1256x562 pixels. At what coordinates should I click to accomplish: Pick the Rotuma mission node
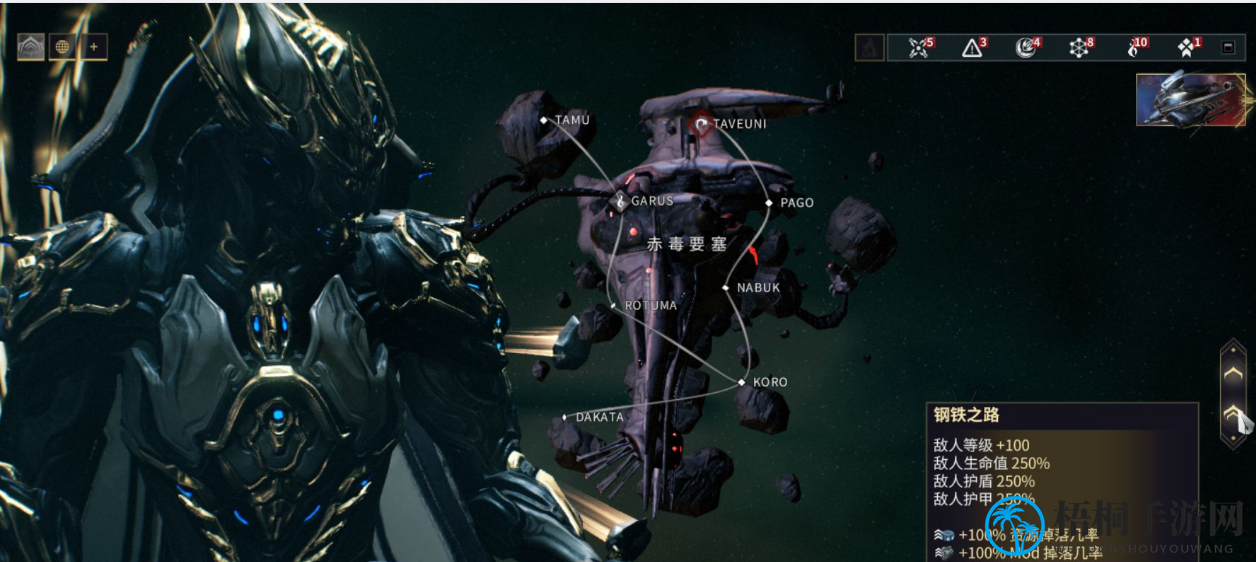(614, 305)
